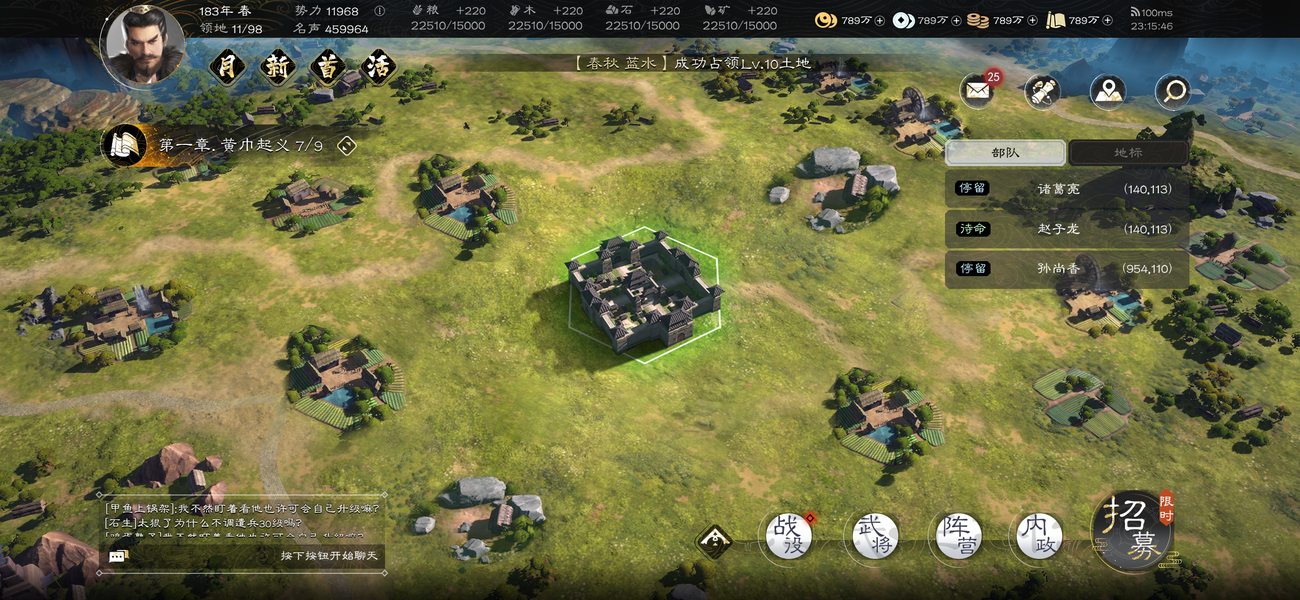1300x600 pixels.
Task: Open the 武将 generals menu
Action: tap(872, 536)
